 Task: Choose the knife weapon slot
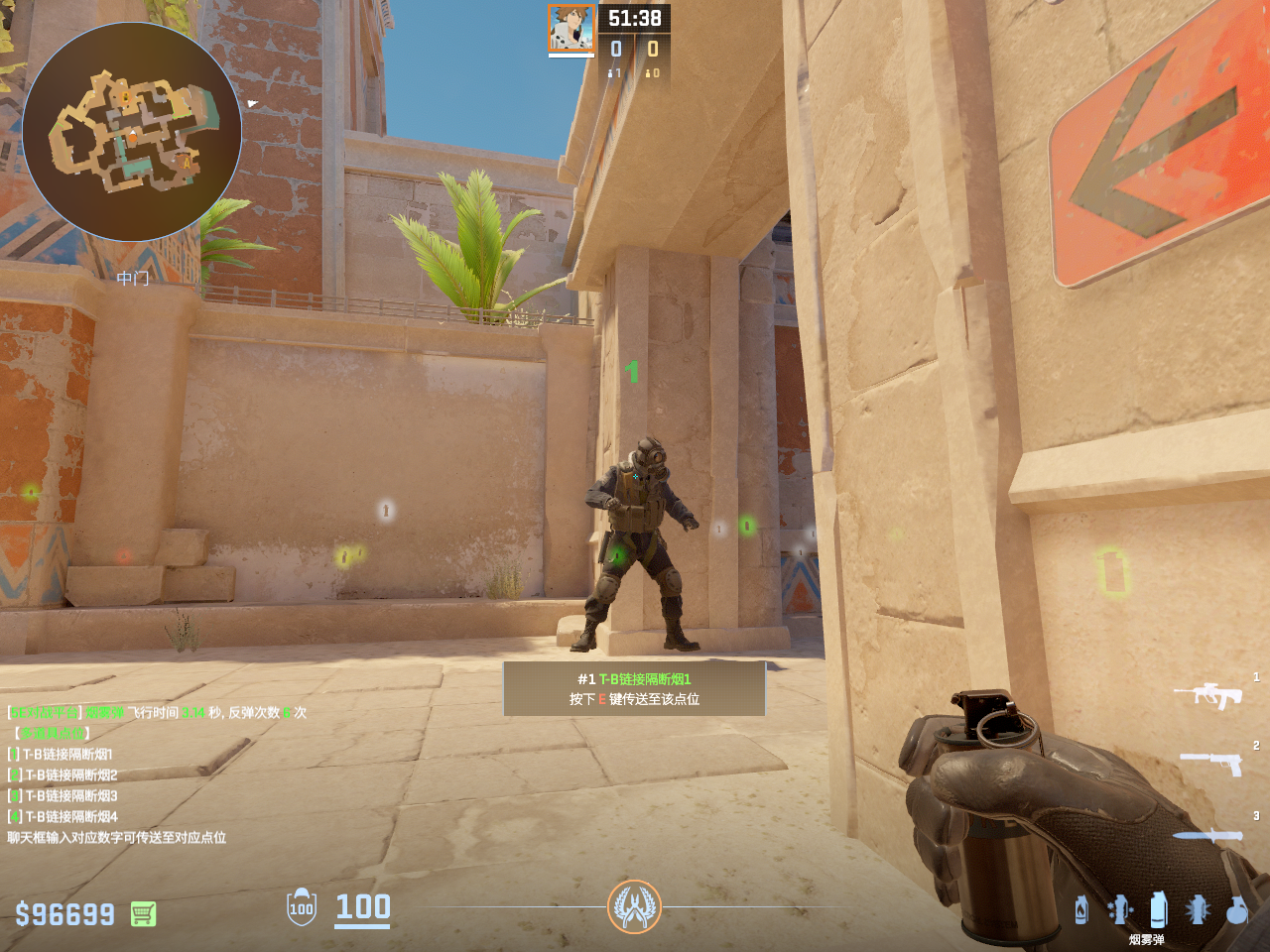pyautogui.click(x=1207, y=835)
